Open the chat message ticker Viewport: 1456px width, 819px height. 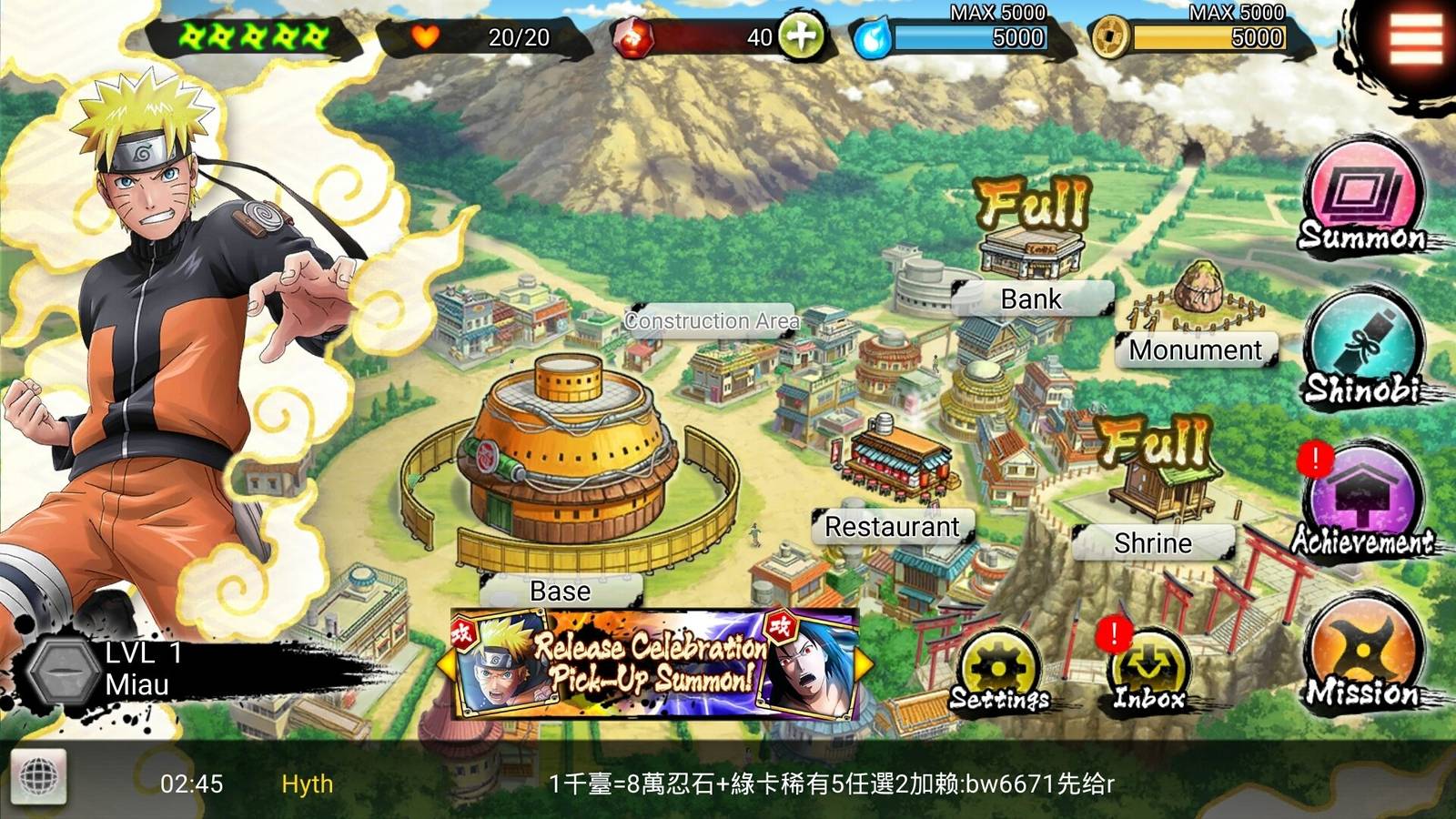[x=830, y=784]
